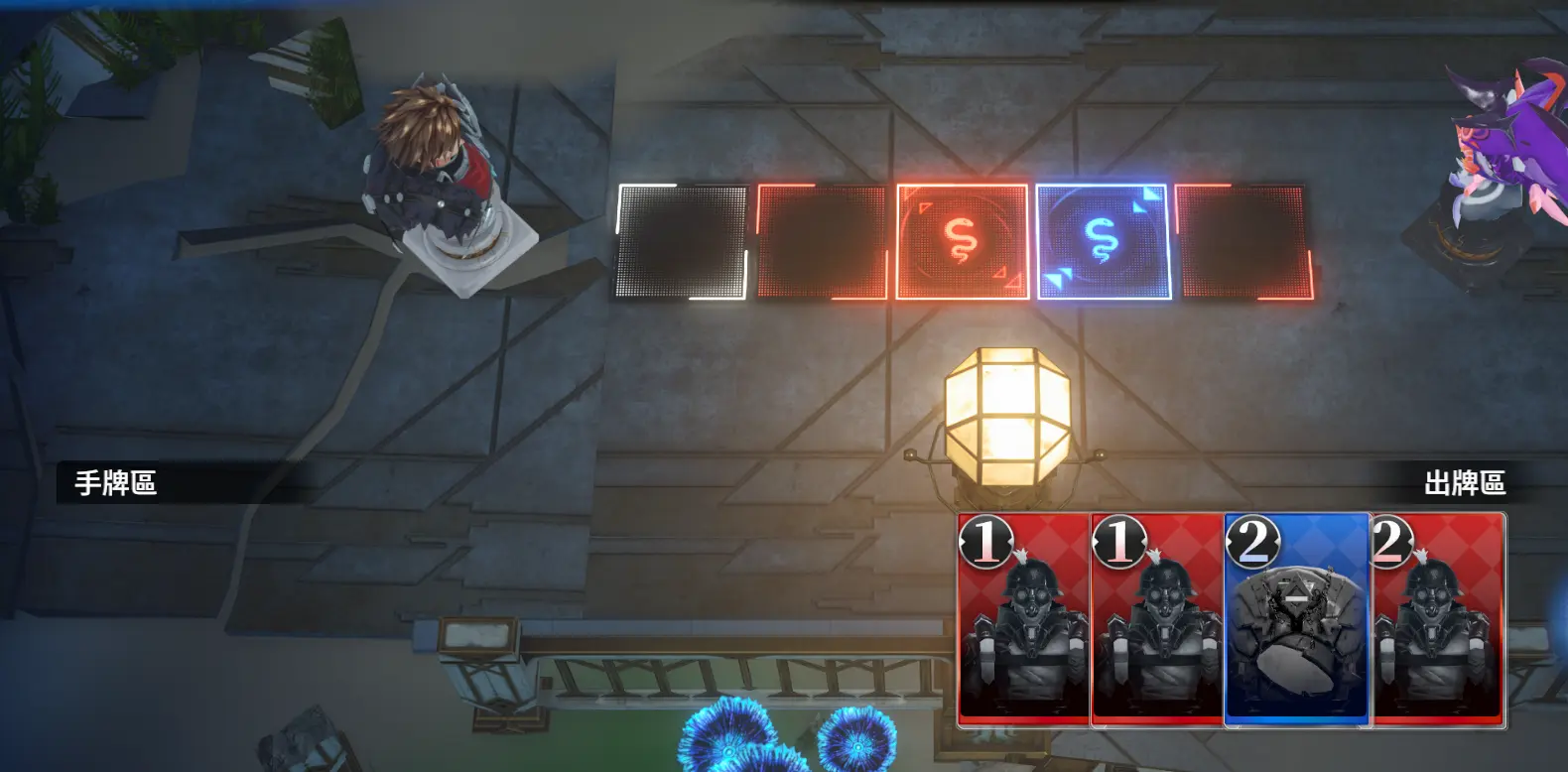Select the white-outlined empty board tile
This screenshot has width=1568, height=772.
coord(681,242)
